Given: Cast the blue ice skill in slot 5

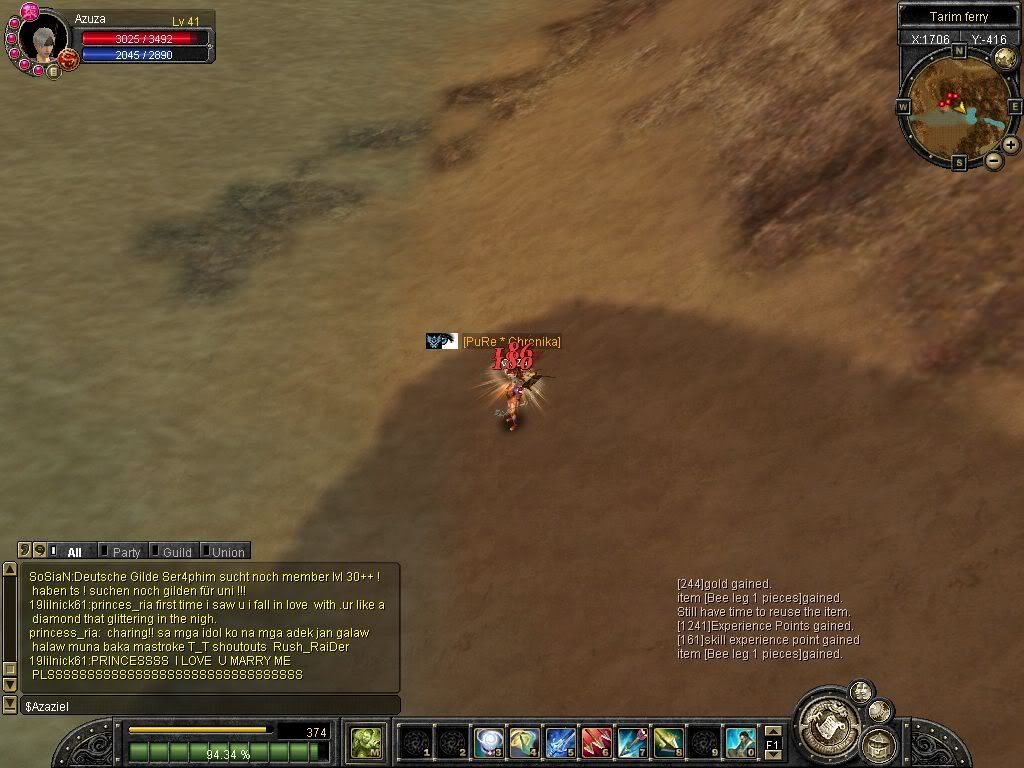Looking at the screenshot, I should [560, 742].
